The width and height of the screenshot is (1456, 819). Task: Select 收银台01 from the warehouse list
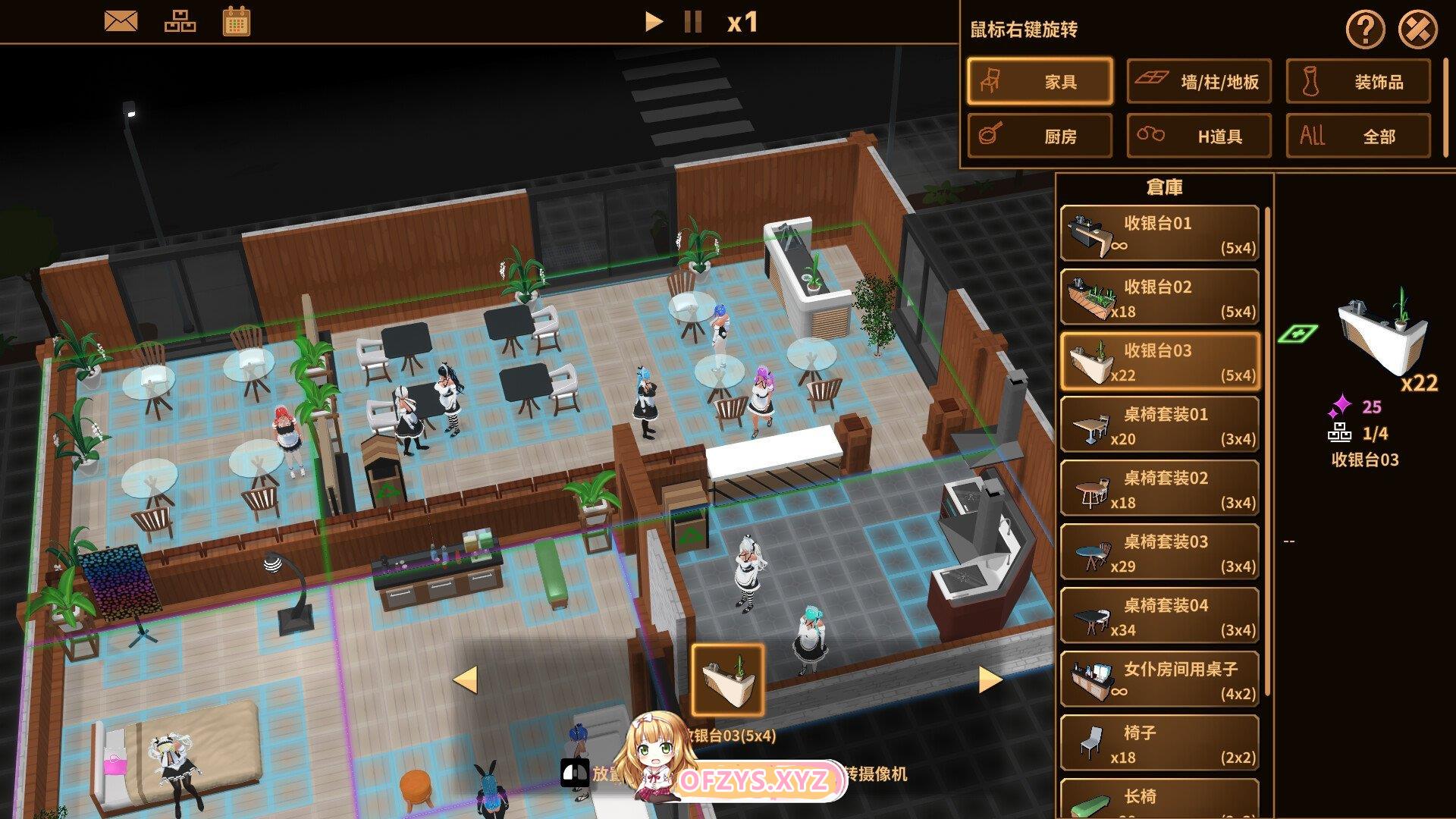pyautogui.click(x=1159, y=234)
